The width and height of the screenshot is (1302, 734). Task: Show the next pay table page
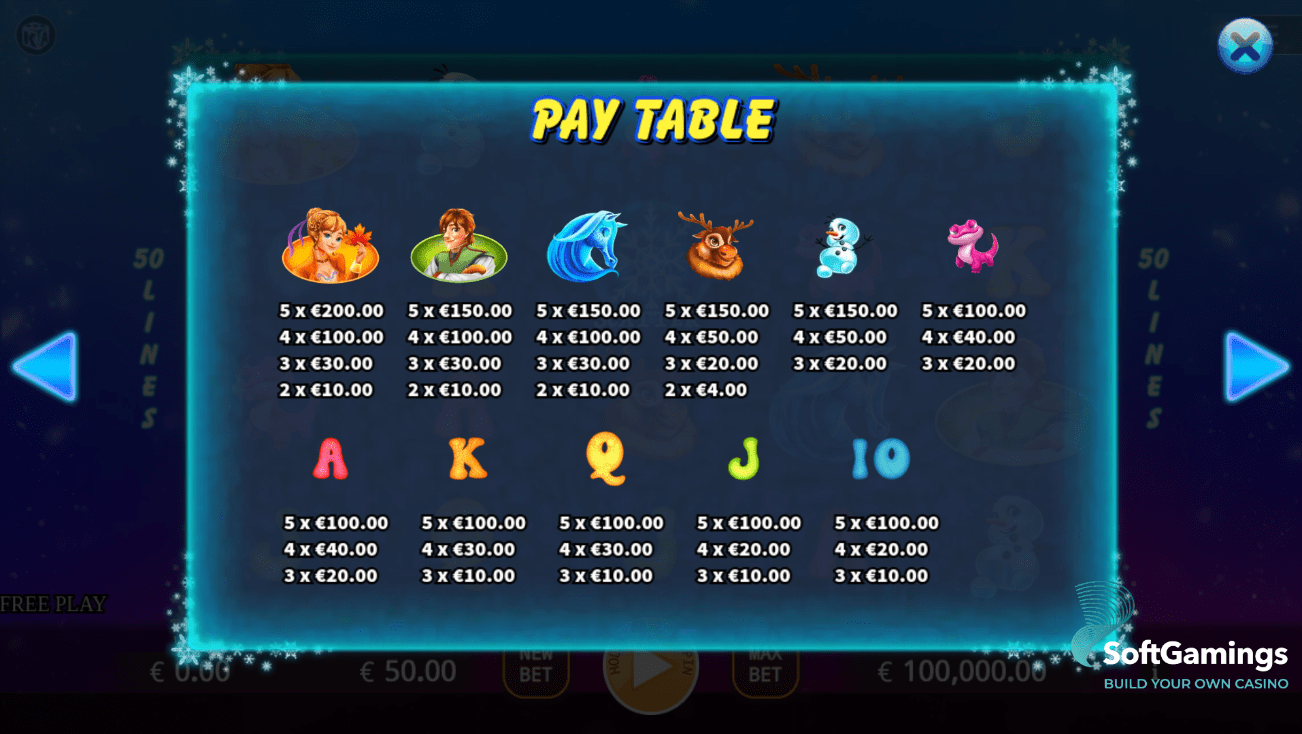(1255, 367)
